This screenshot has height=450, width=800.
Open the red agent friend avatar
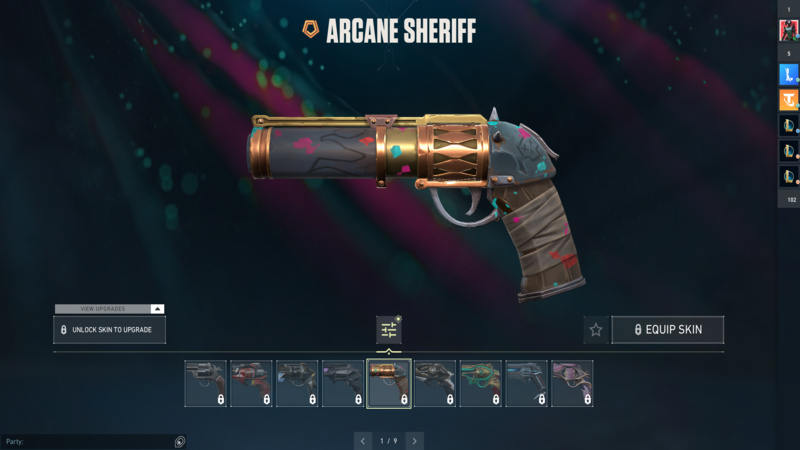(x=788, y=30)
